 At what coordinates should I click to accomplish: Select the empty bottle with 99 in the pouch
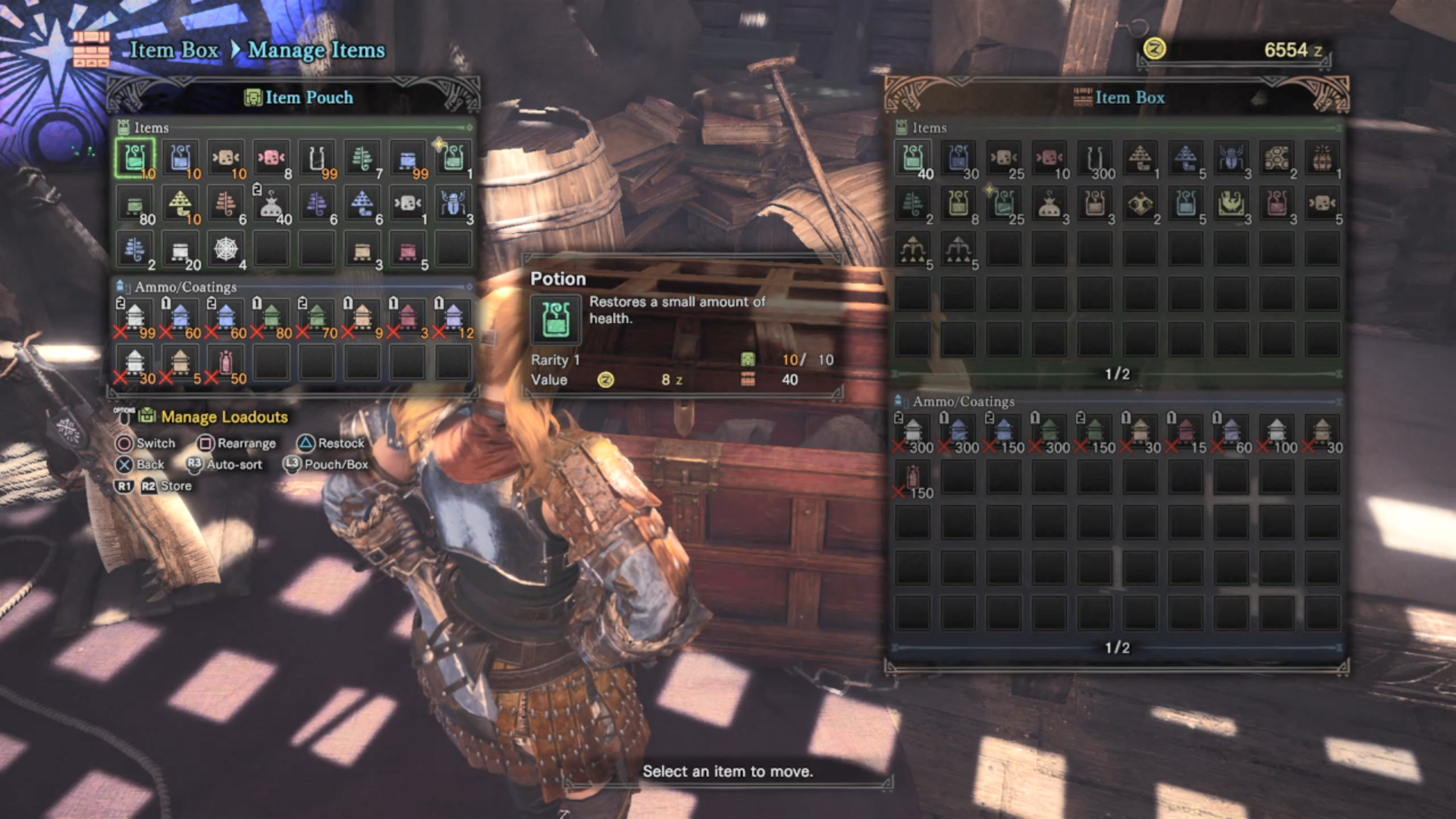click(x=317, y=158)
